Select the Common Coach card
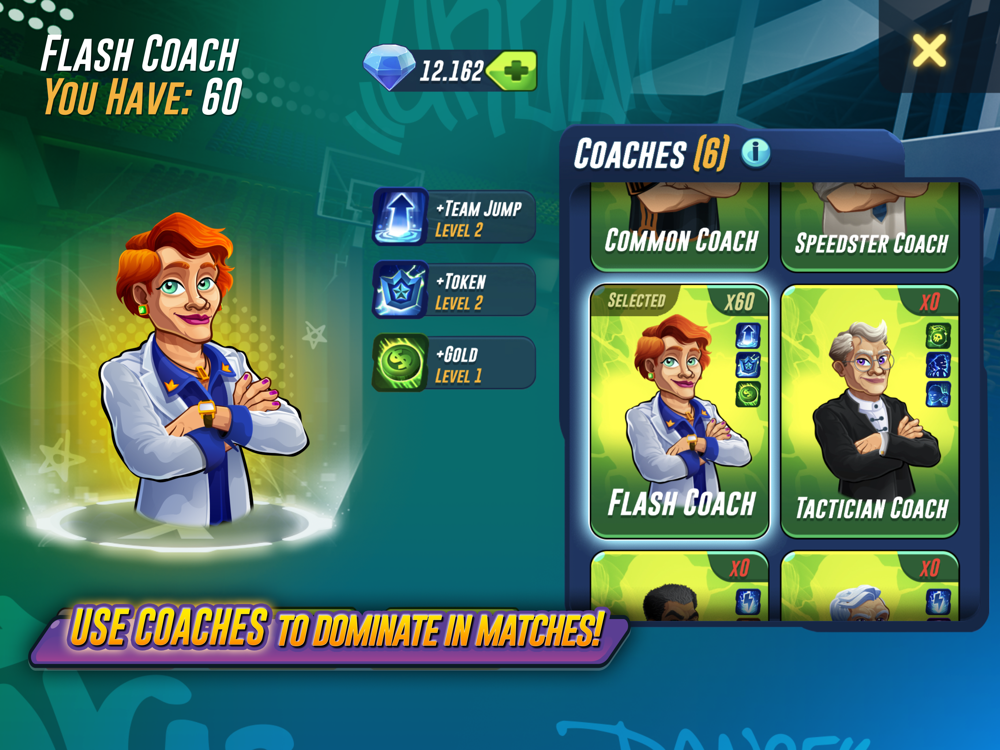This screenshot has width=1000, height=750. 680,230
